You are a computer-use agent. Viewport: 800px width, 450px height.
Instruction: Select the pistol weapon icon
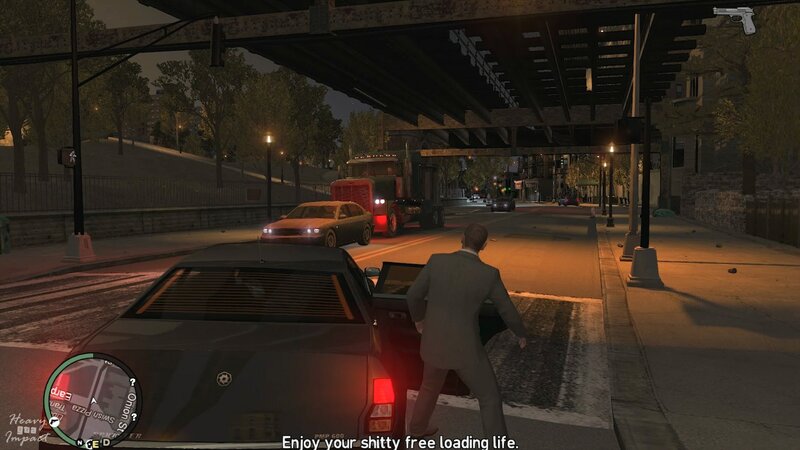(735, 19)
